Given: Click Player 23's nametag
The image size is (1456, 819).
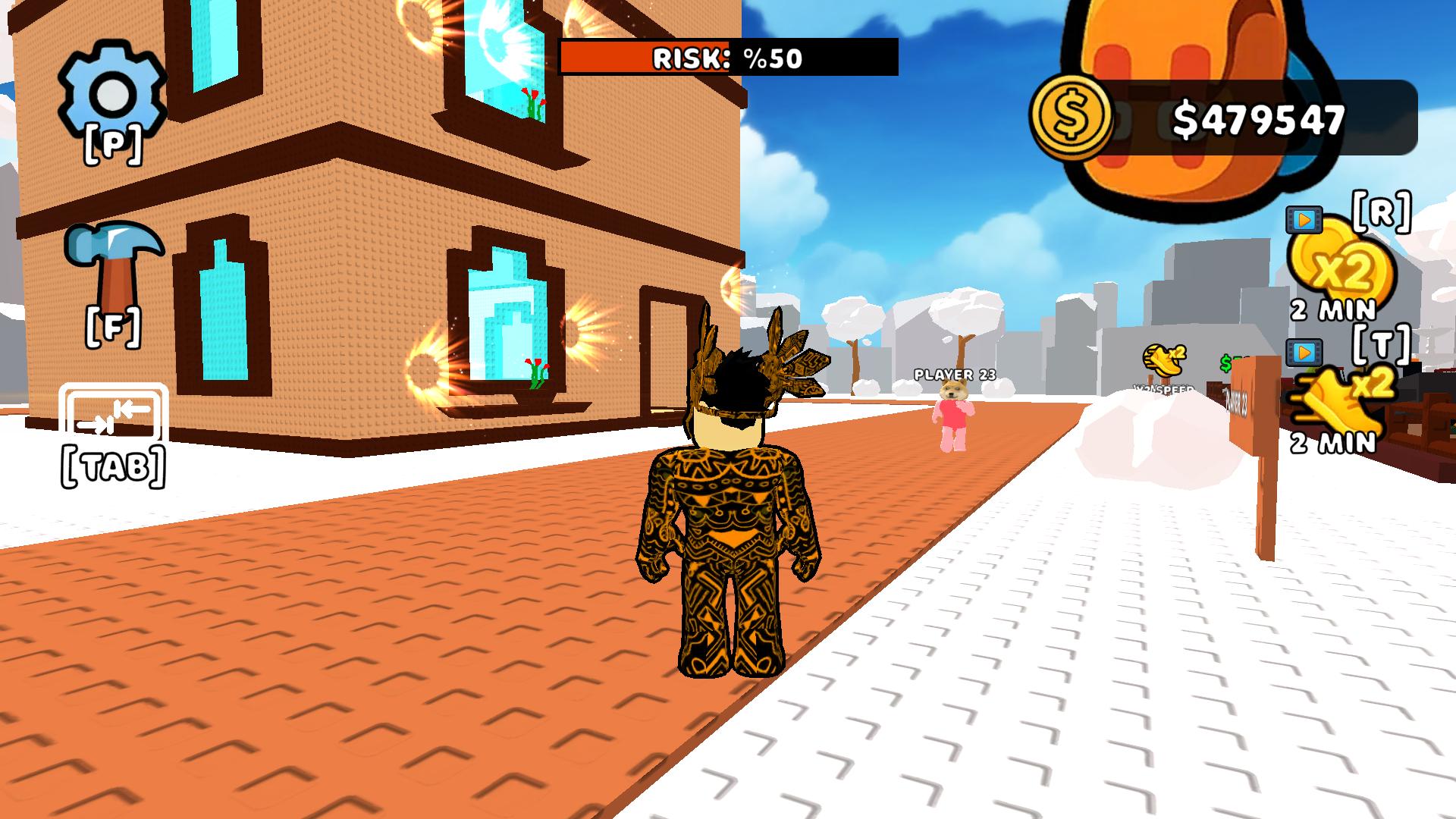Looking at the screenshot, I should (955, 374).
